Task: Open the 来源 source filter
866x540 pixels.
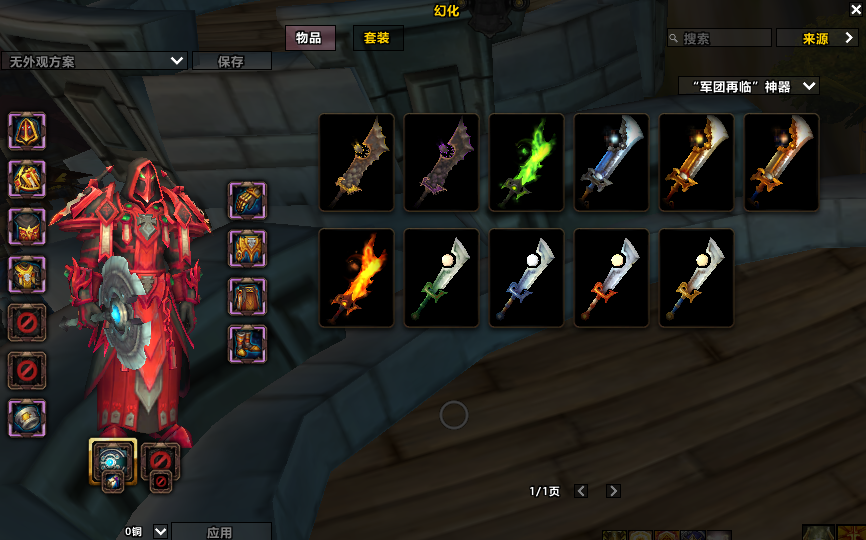Action: tap(816, 38)
